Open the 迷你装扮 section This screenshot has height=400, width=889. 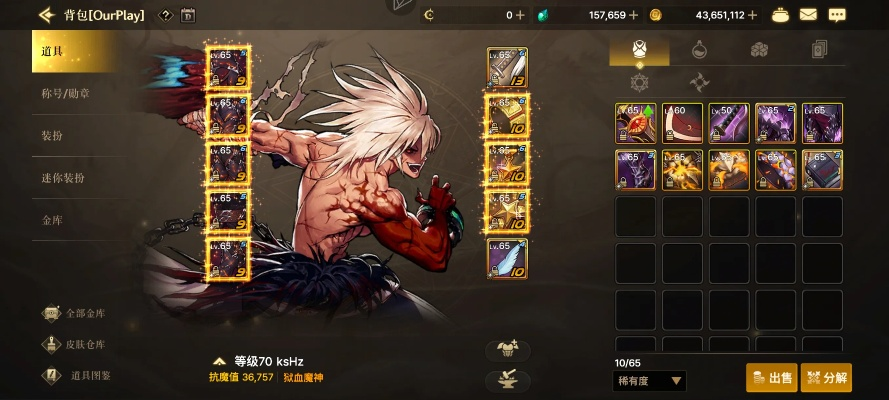(x=63, y=178)
